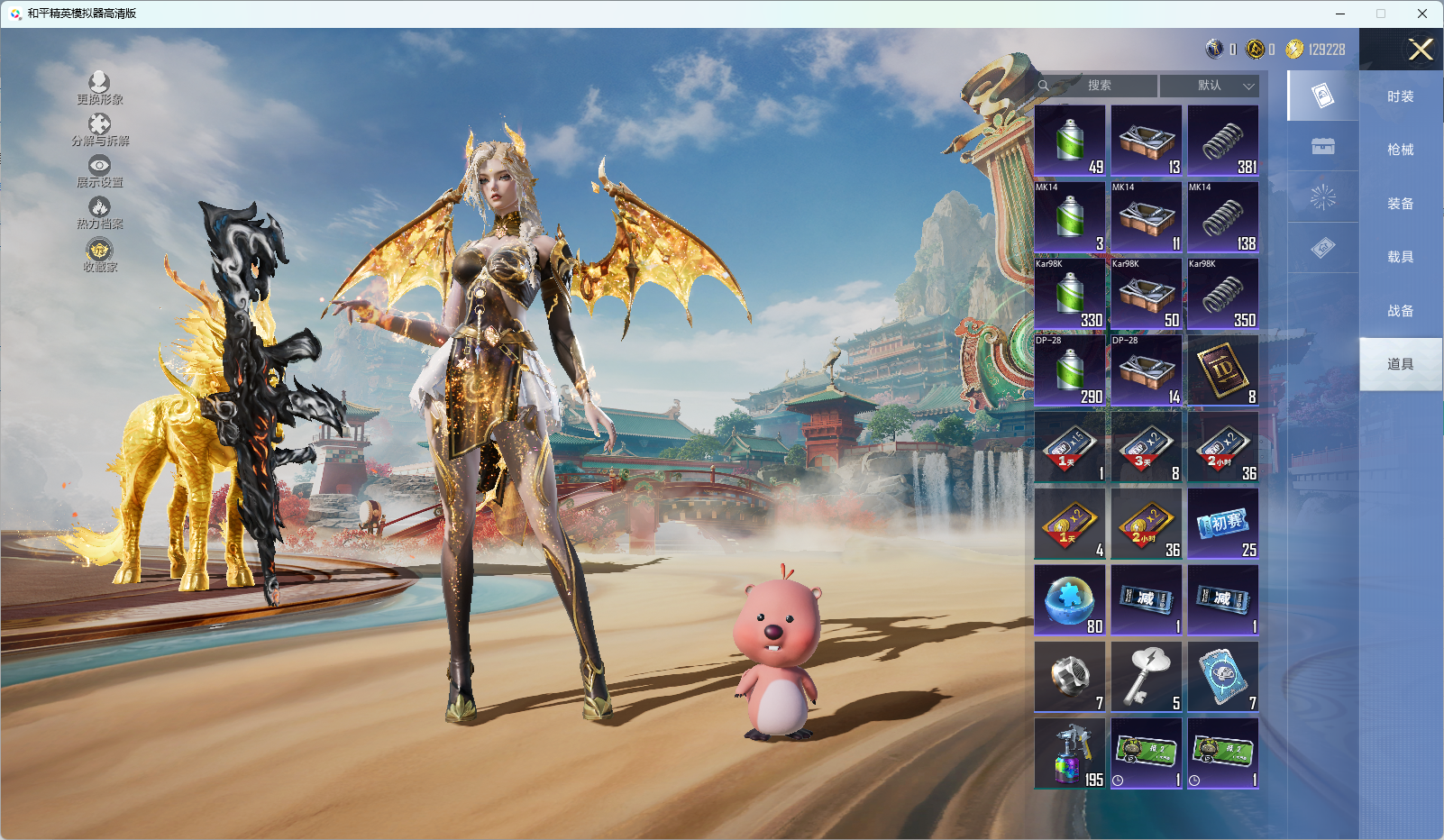Select the ID card item slot
Screen dimensions: 1444x840
1223,370
